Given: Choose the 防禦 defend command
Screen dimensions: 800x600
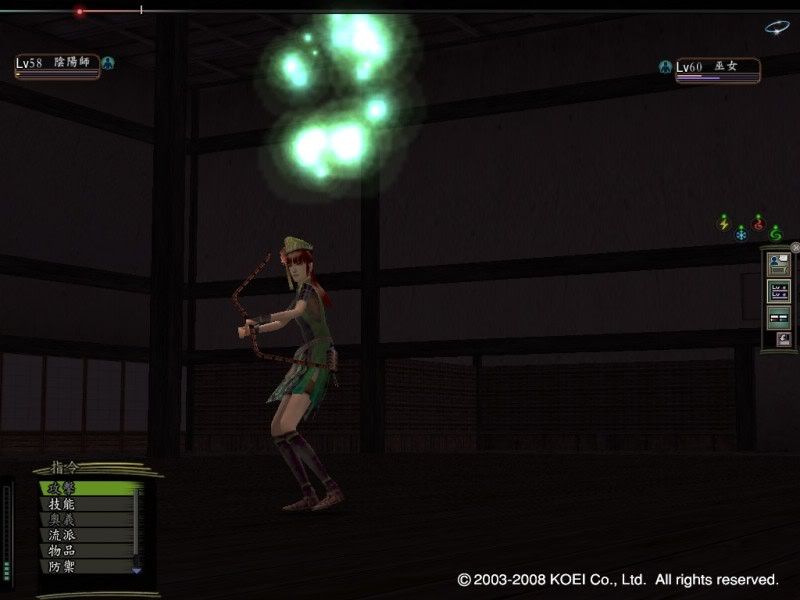Looking at the screenshot, I should pyautogui.click(x=86, y=566).
